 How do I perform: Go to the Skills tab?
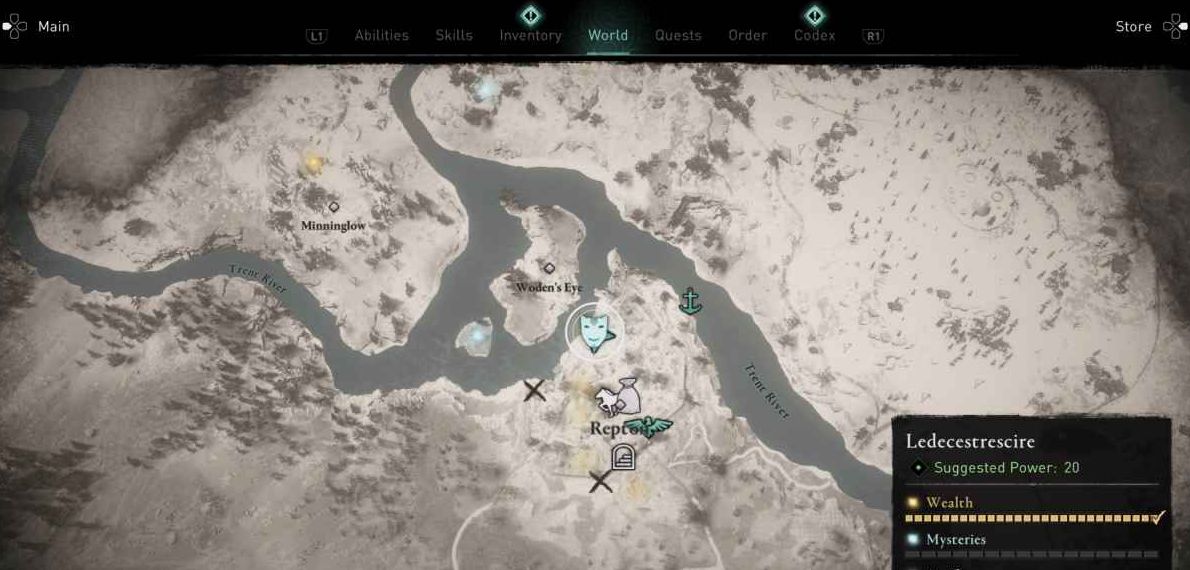tap(454, 35)
